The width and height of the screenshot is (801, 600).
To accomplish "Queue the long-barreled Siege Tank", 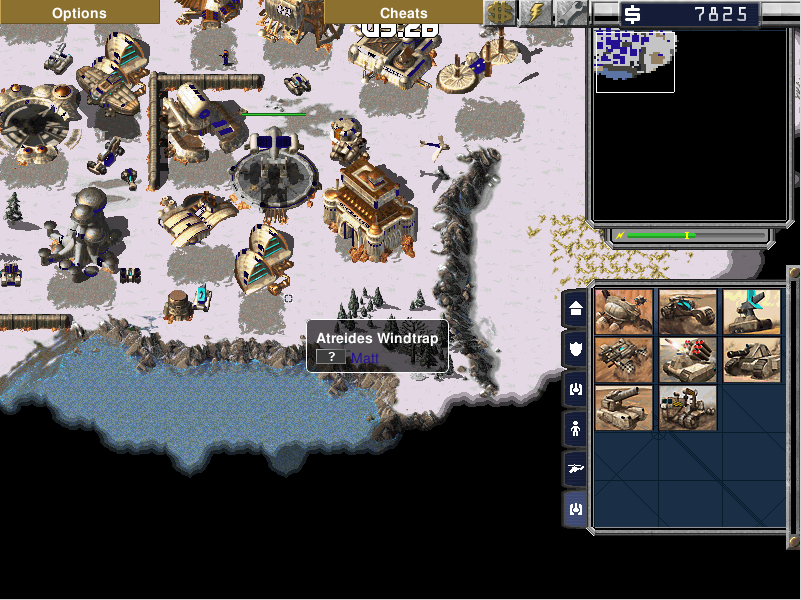I will [x=624, y=408].
